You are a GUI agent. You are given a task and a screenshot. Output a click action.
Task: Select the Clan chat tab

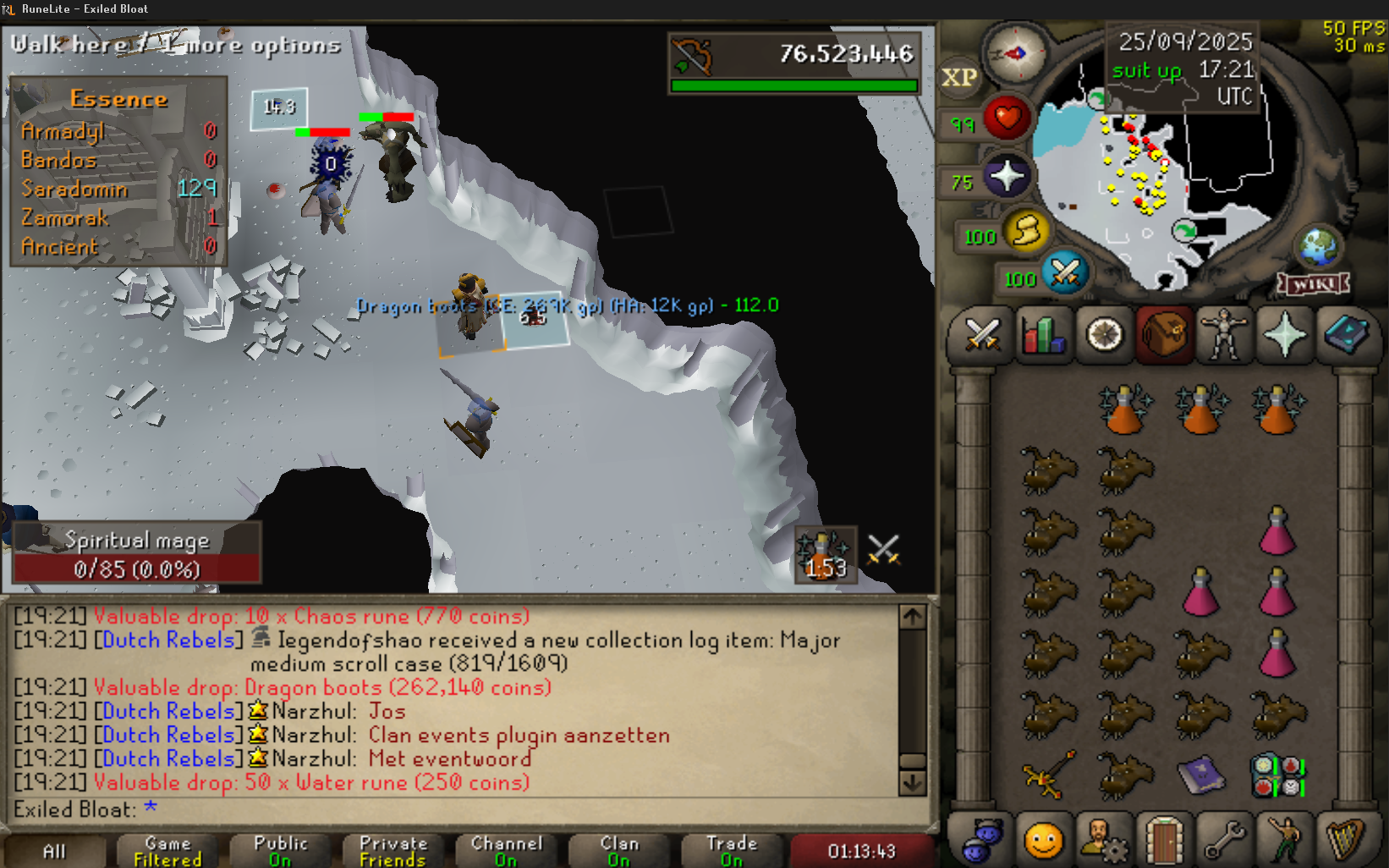click(619, 851)
